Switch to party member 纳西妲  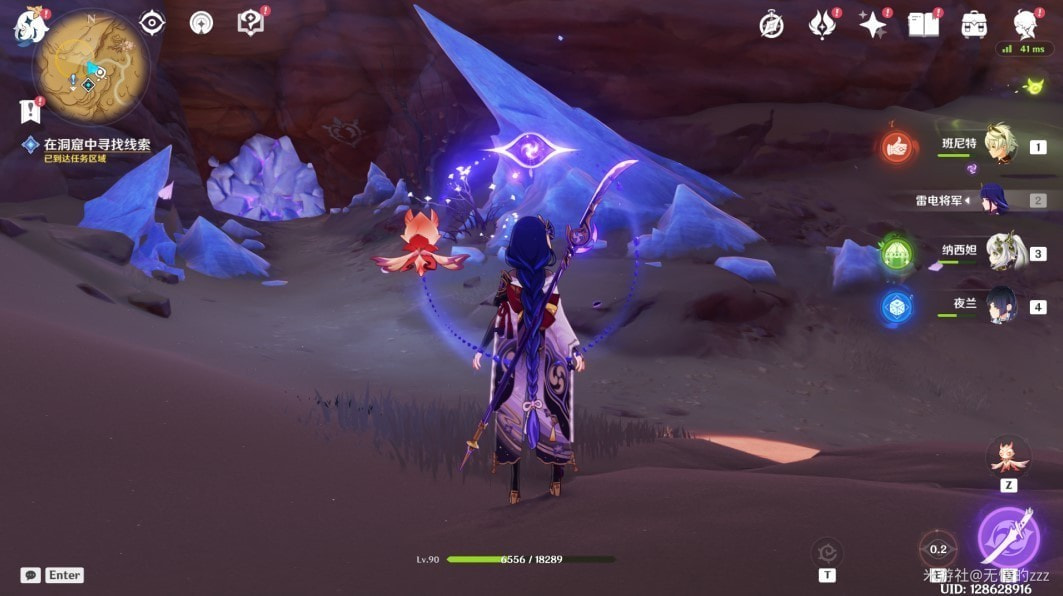[1000, 252]
